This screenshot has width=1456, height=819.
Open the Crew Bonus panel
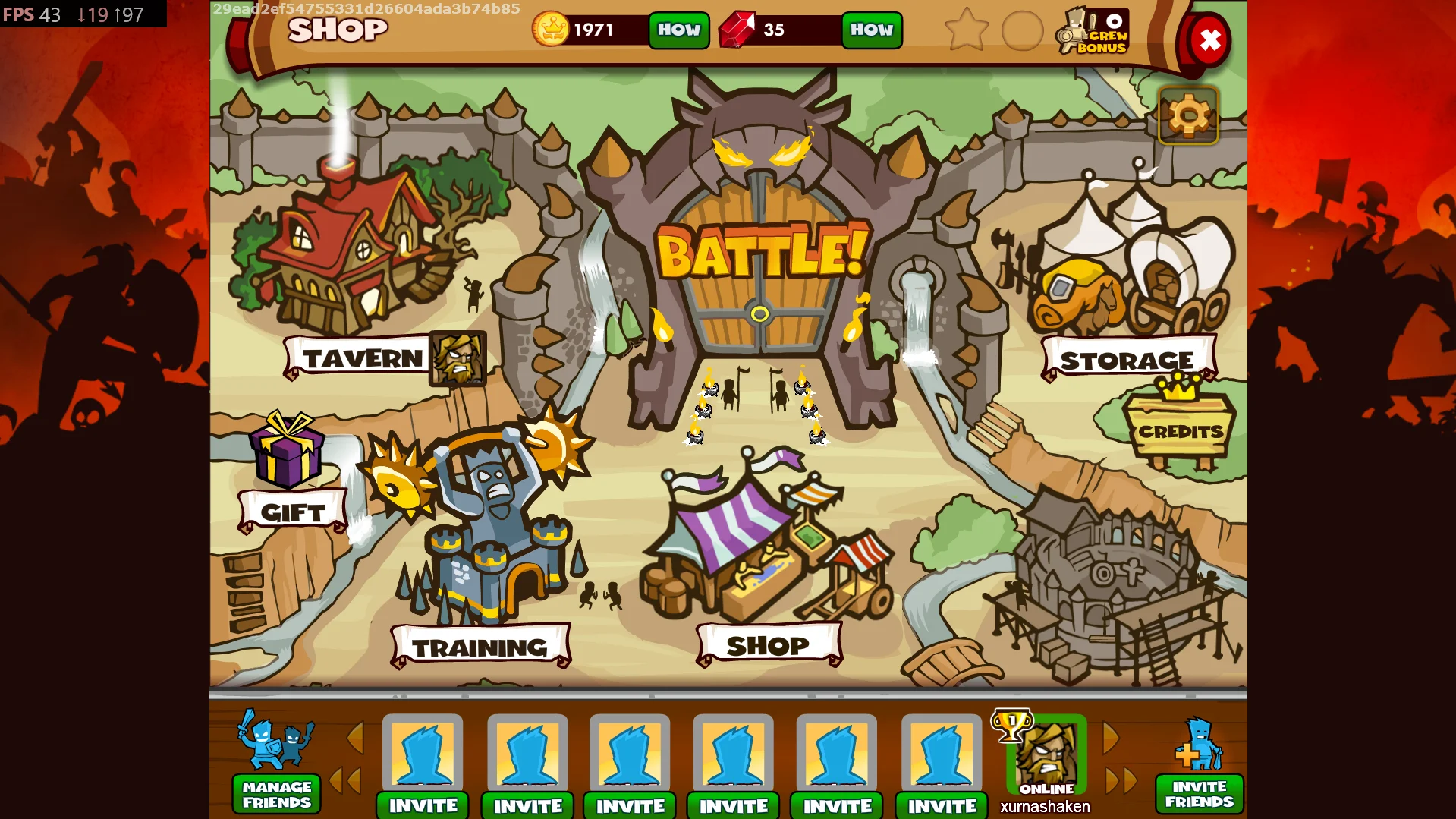point(1095,32)
